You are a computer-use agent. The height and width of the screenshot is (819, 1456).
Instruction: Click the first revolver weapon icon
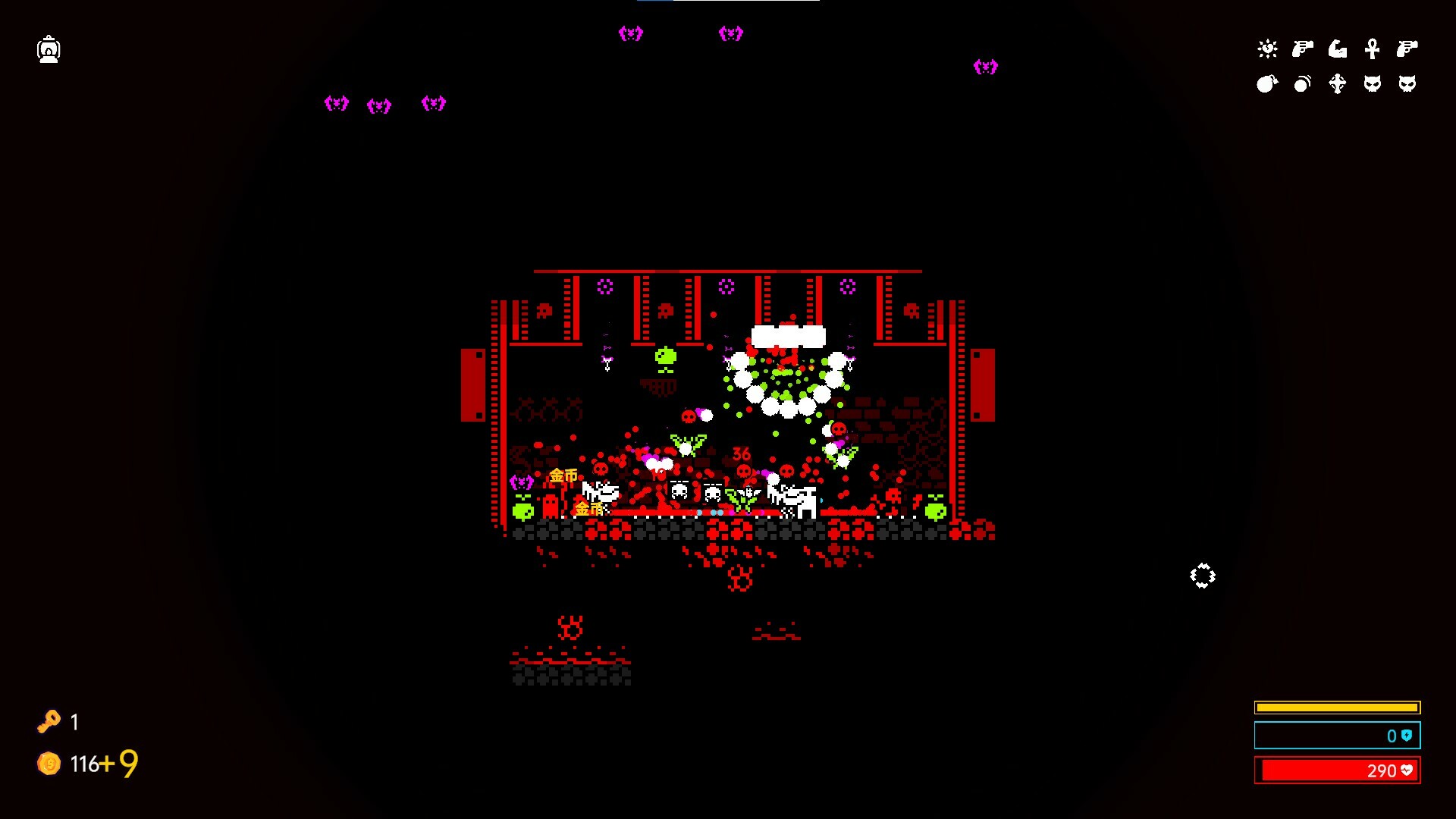[x=1301, y=48]
